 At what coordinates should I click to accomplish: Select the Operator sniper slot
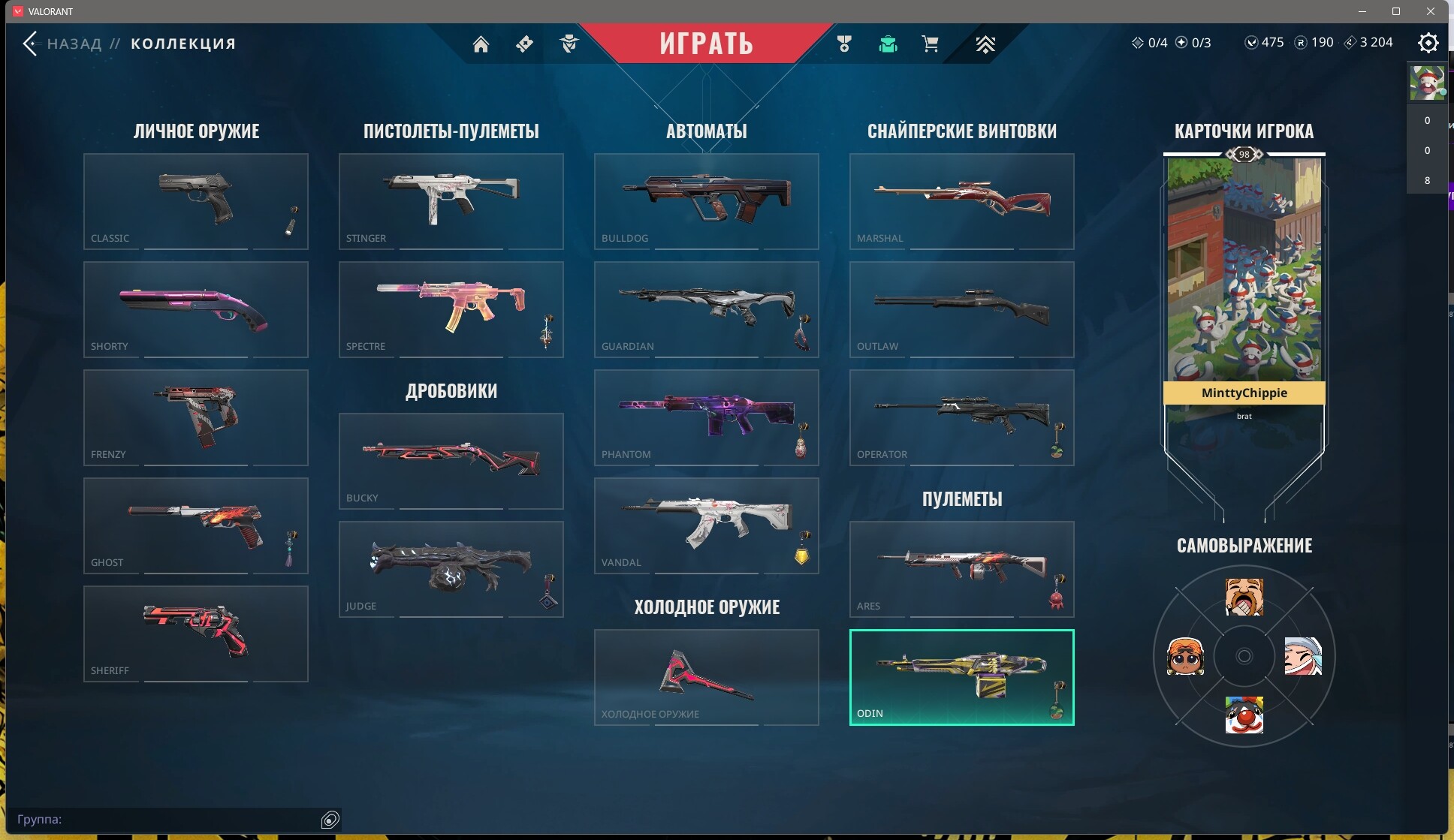tap(961, 417)
